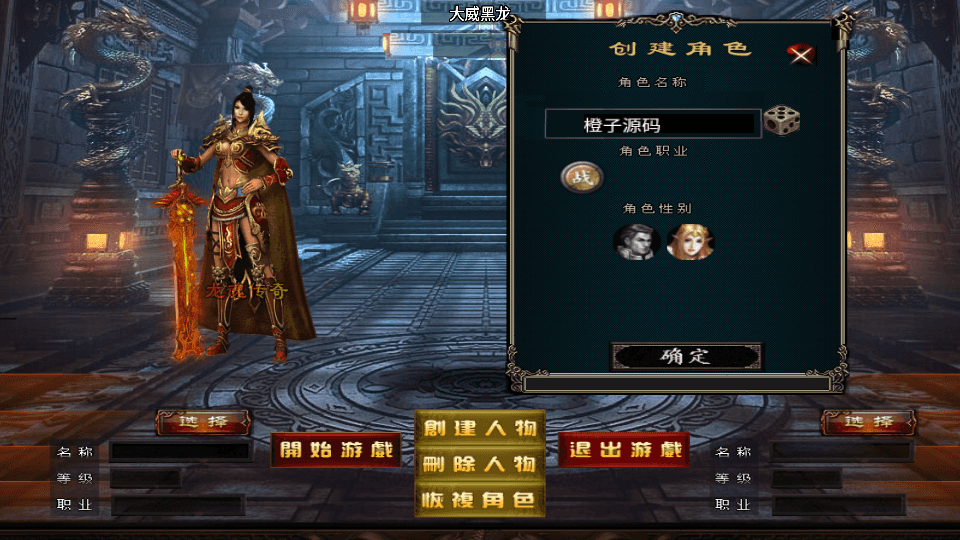The image size is (960, 540).
Task: Choose the female gender portrait
Action: (689, 241)
